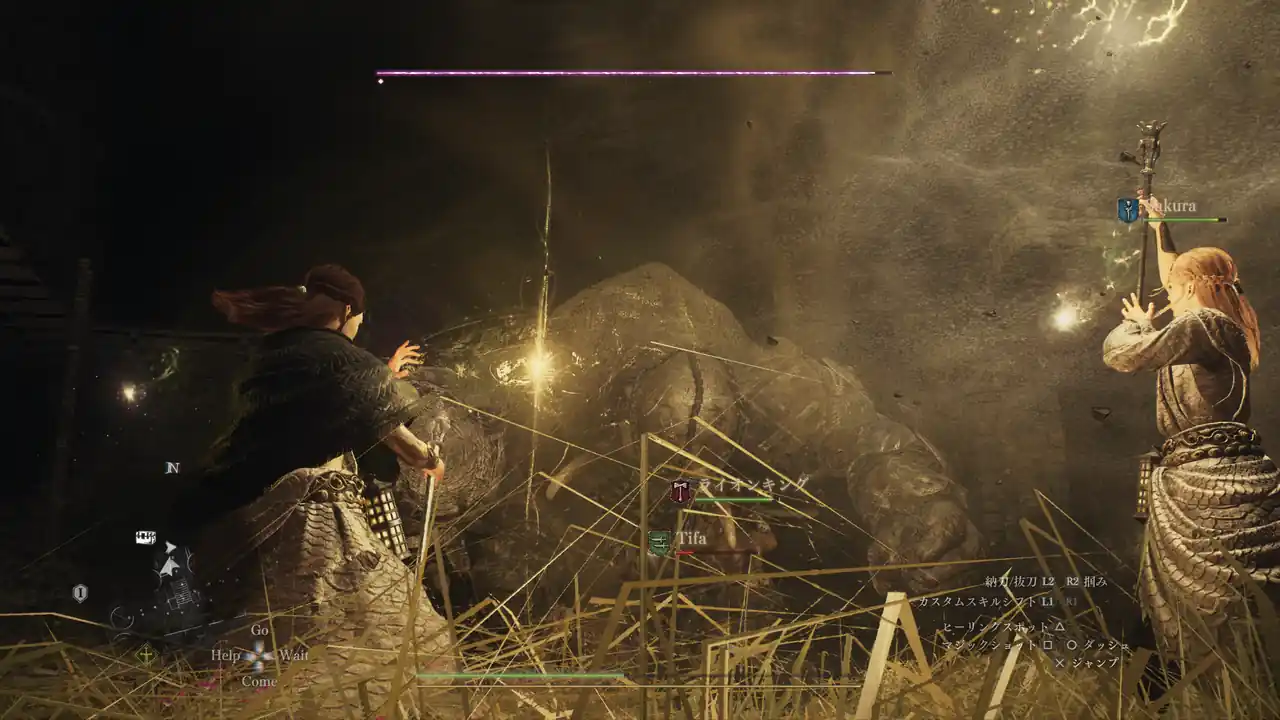Select the Go pawn command

(x=260, y=631)
